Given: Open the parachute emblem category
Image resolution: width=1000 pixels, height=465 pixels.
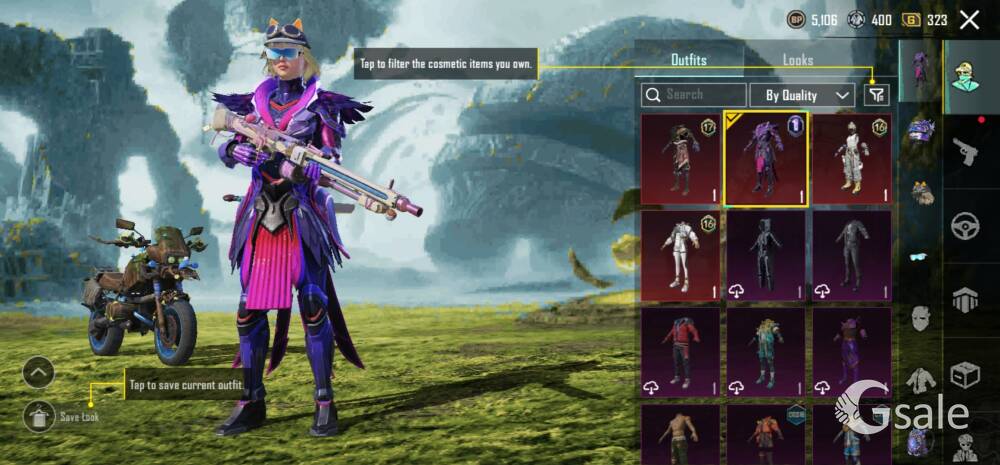Looking at the screenshot, I should (x=965, y=300).
